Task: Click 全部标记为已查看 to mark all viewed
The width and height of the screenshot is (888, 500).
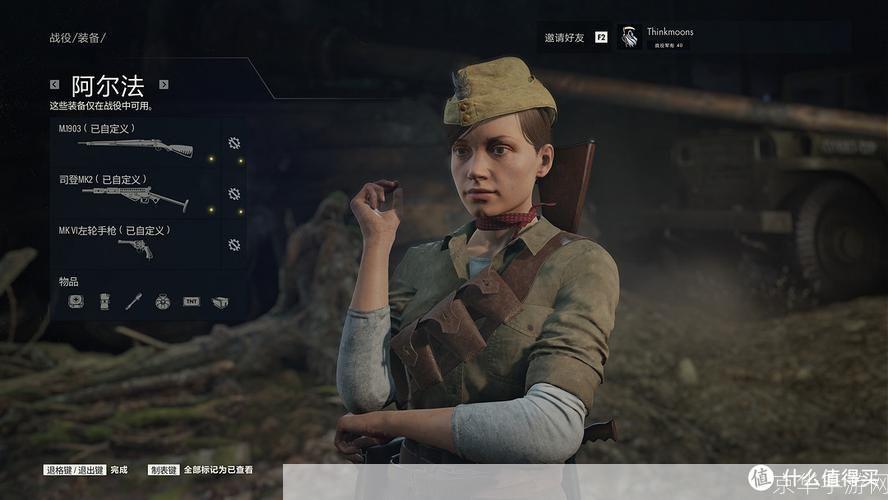Action: [218, 469]
